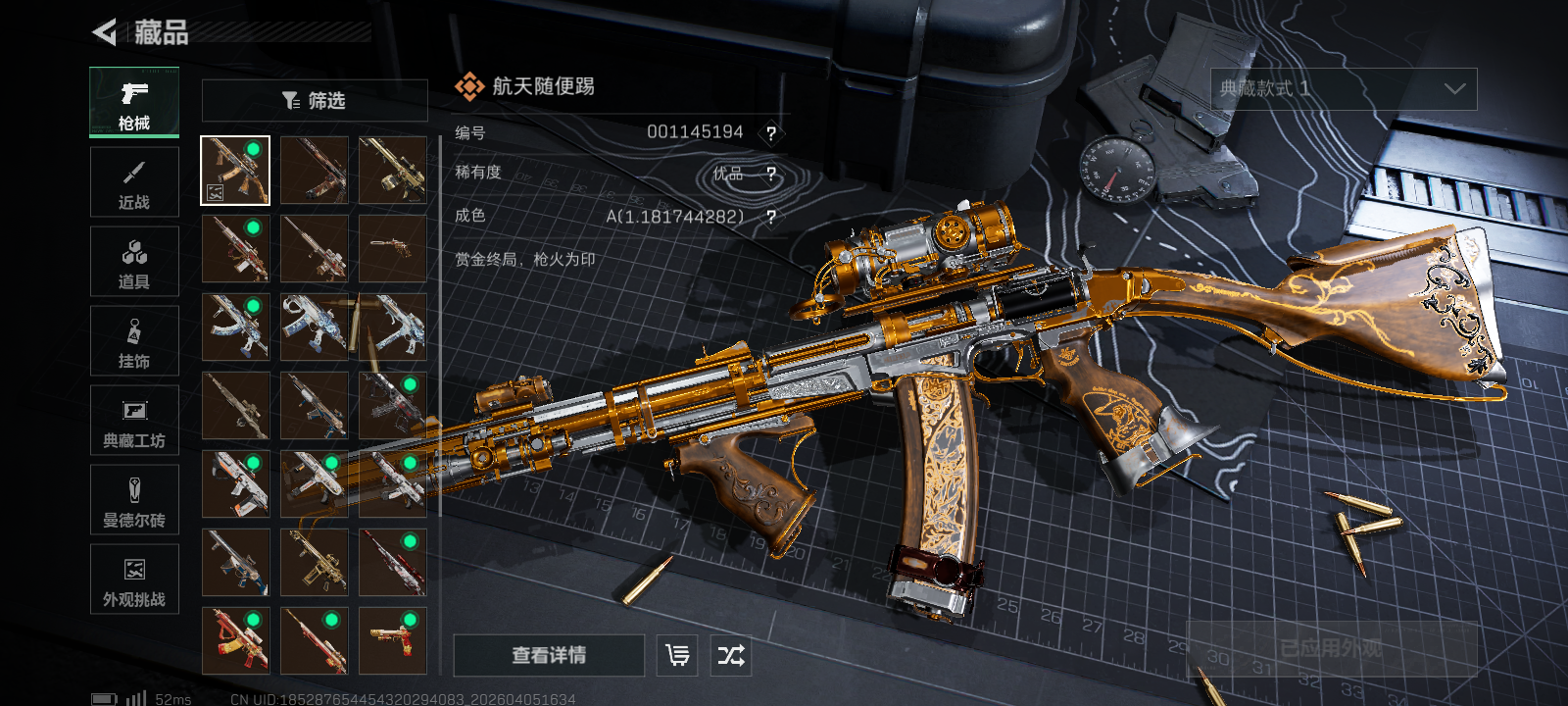Viewport: 1568px width, 706px height.
Task: Switch to the 挂饰 charms tab
Action: click(x=134, y=341)
